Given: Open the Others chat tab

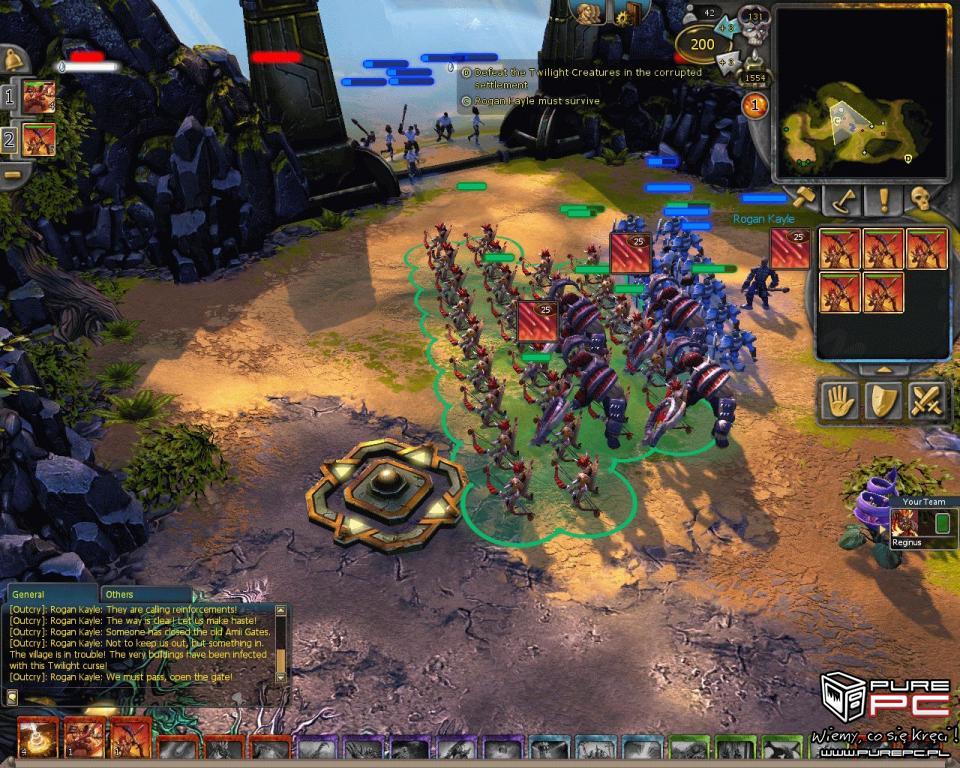Looking at the screenshot, I should [x=119, y=594].
